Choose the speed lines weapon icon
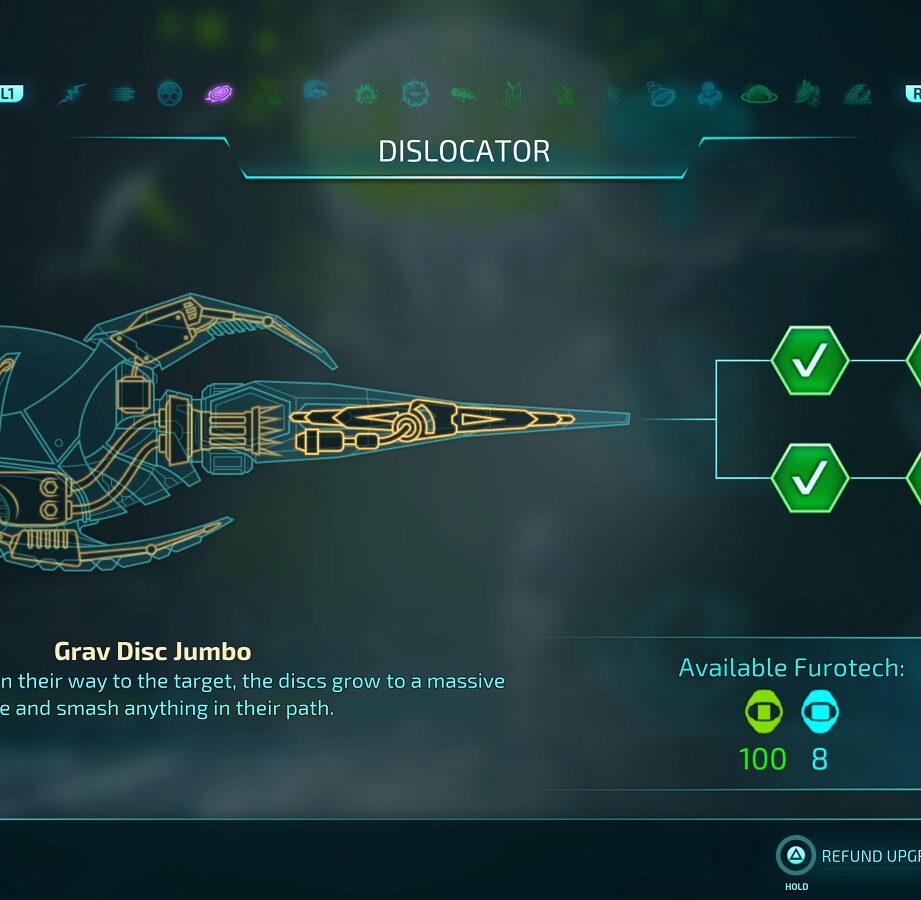This screenshot has width=921, height=900. click(122, 94)
